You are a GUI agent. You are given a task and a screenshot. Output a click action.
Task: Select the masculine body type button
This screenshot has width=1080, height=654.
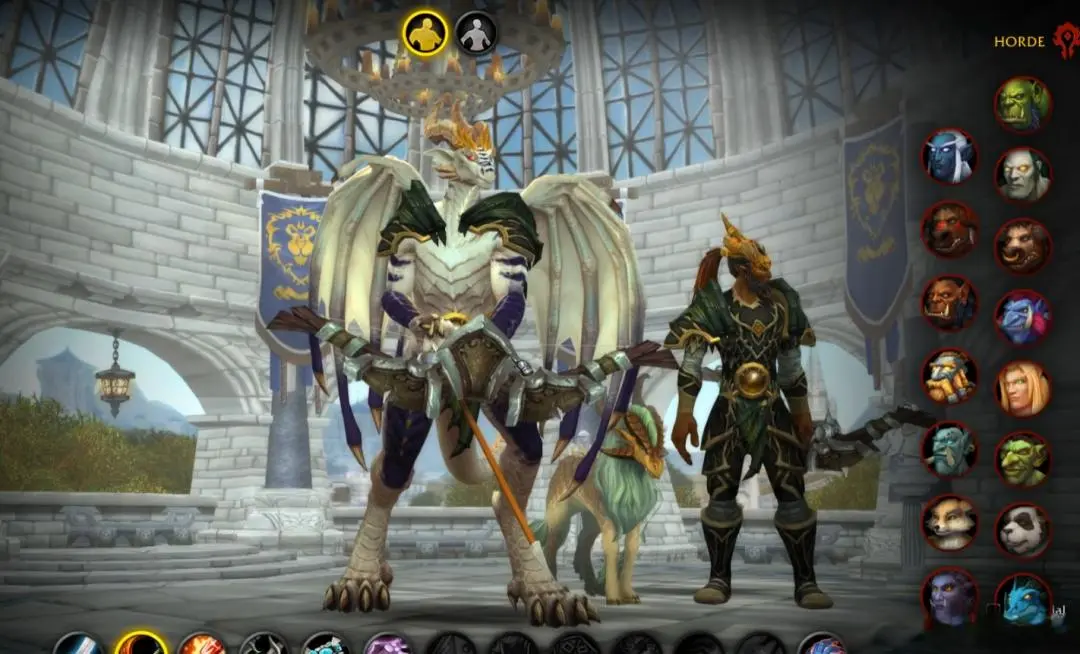[x=425, y=32]
